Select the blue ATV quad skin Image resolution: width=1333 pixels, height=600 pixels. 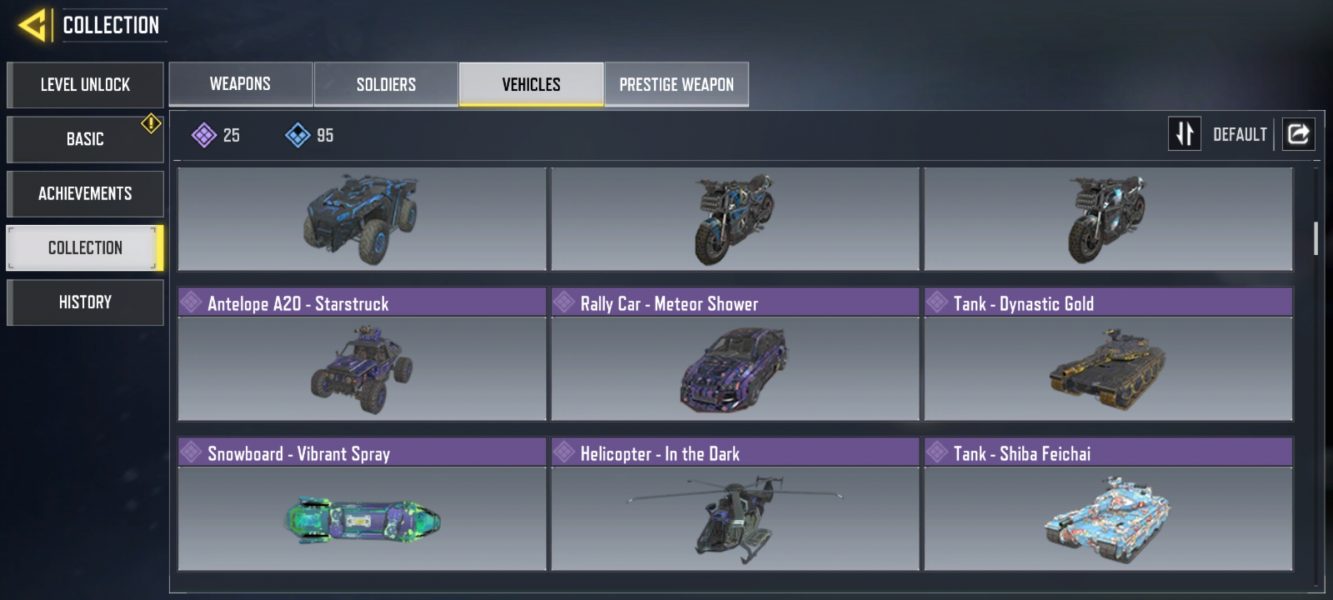coord(362,218)
